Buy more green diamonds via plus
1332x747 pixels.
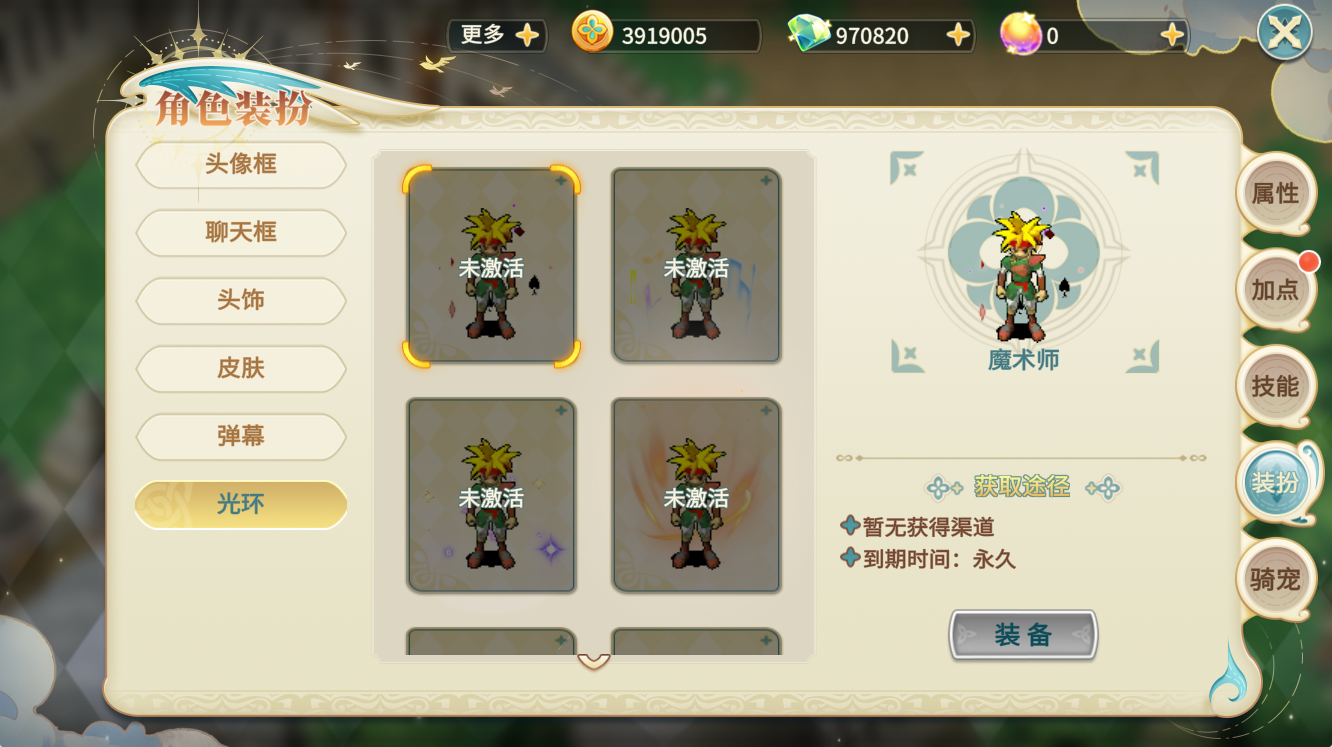click(x=957, y=36)
